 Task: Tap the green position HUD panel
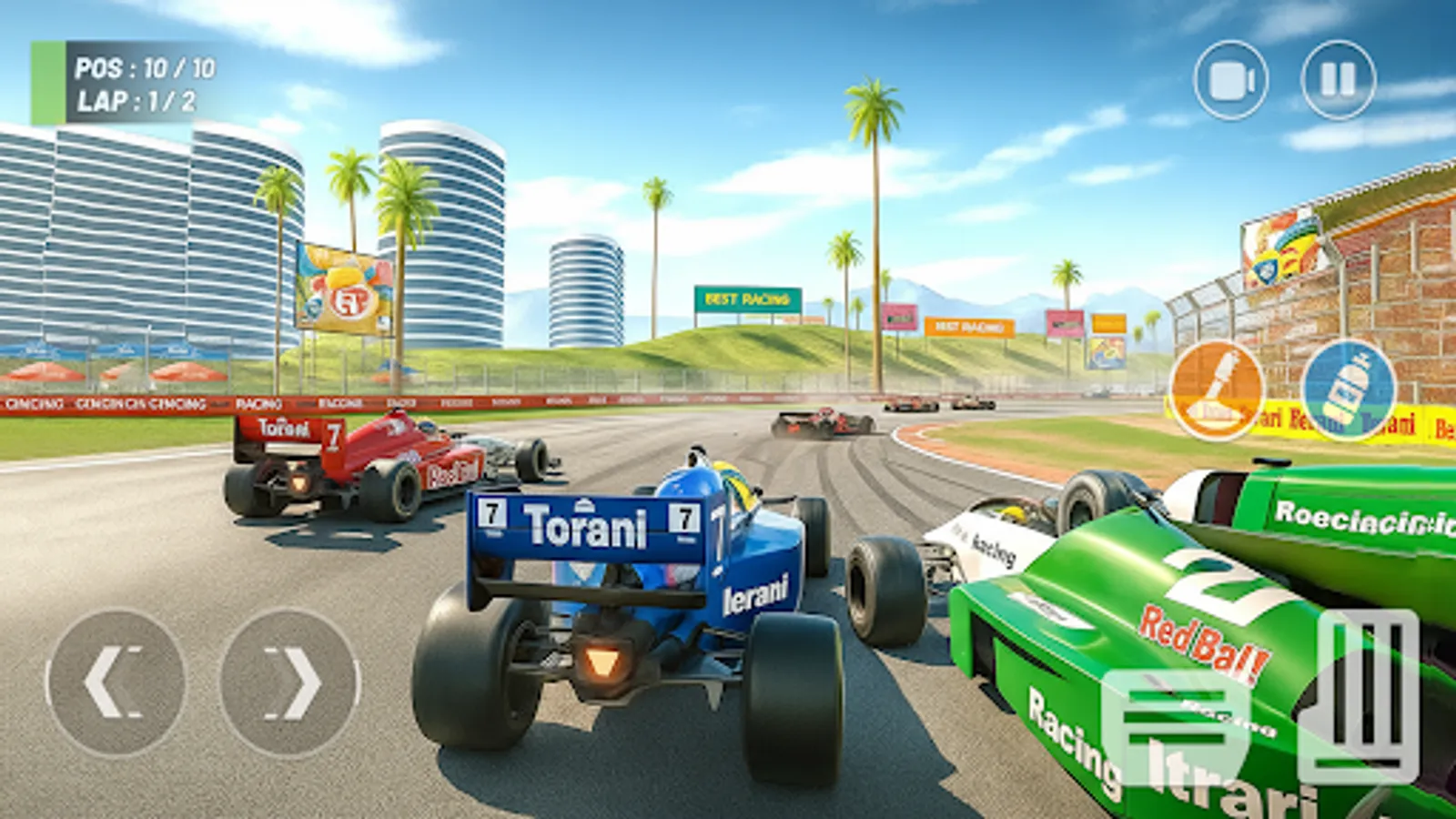click(x=127, y=80)
